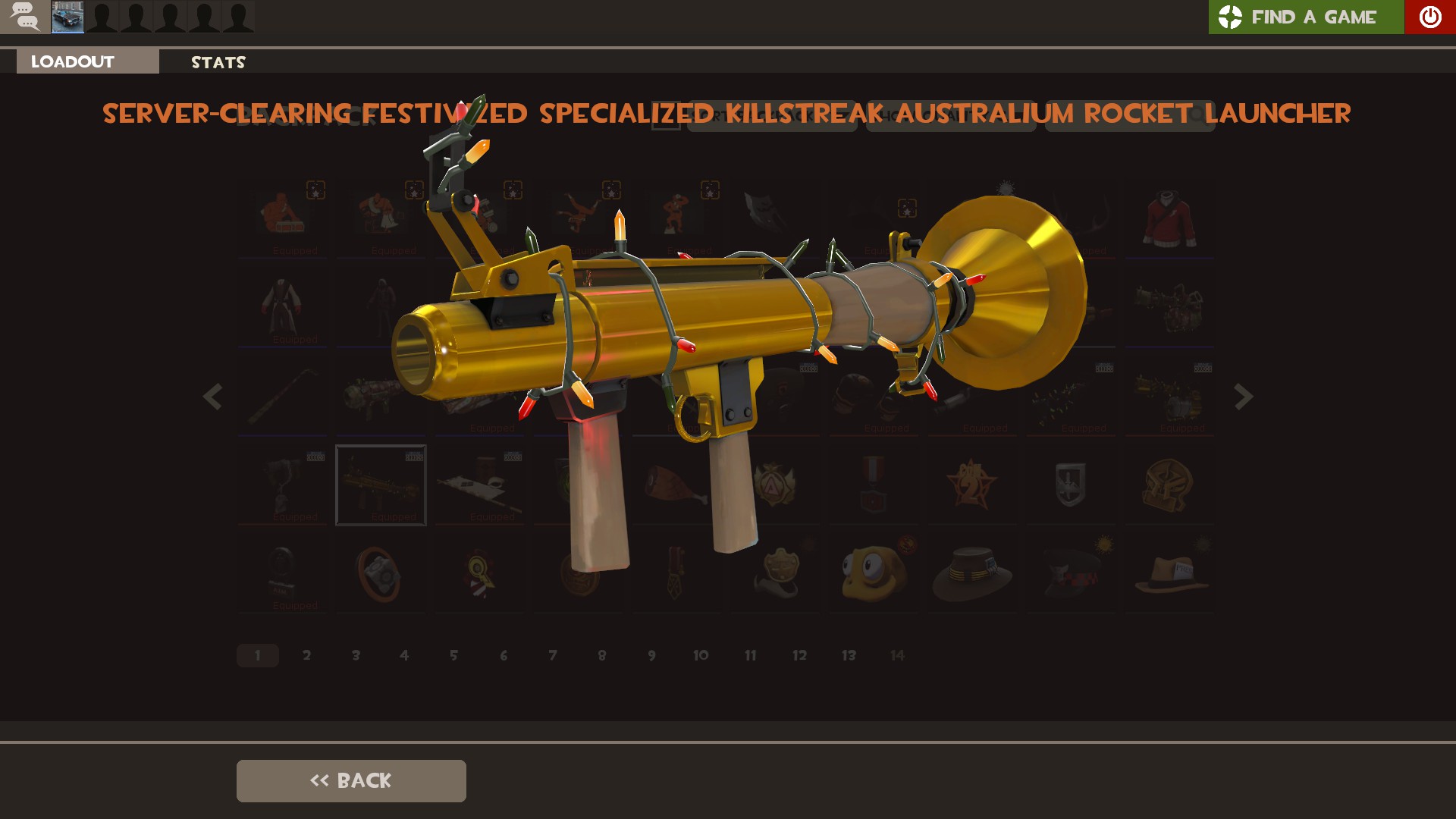Screen dimensions: 1456x819
Task: Jump to backpack page 7
Action: click(553, 655)
